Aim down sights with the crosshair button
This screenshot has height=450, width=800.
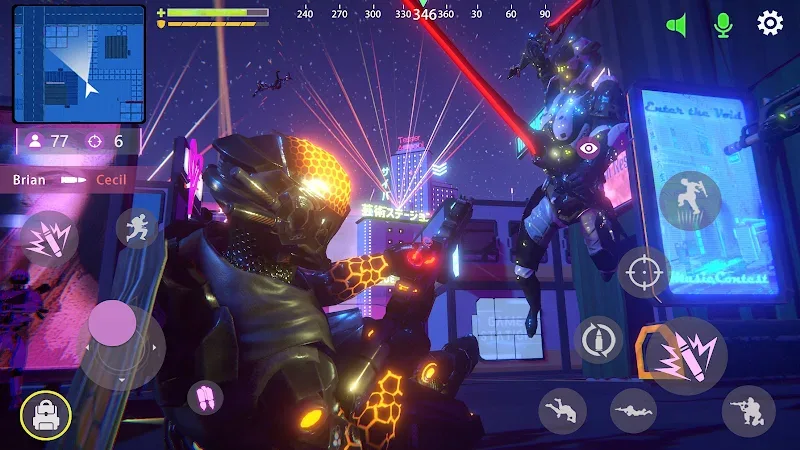coord(643,272)
